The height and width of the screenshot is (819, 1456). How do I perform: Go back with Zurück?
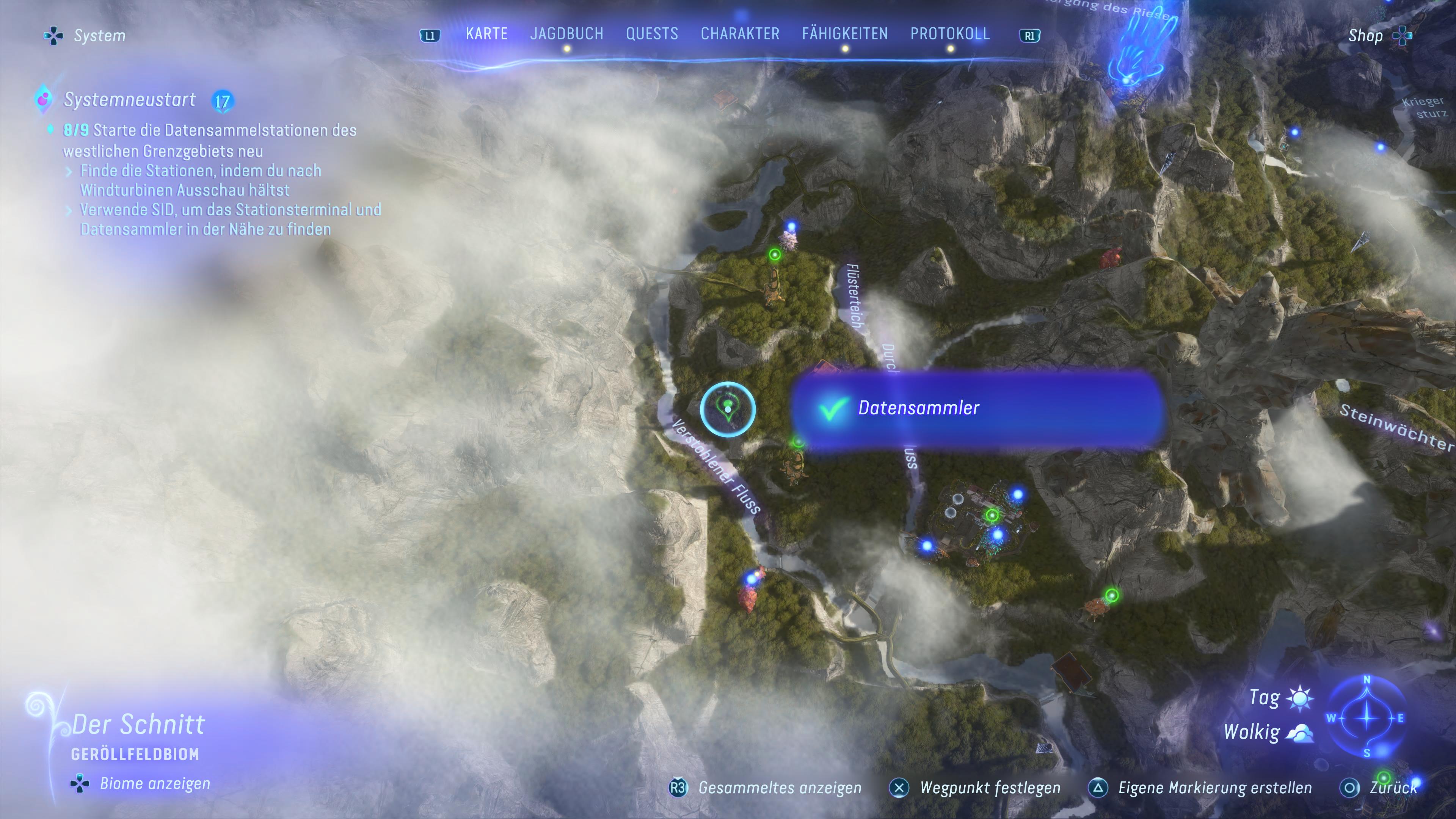click(1381, 788)
